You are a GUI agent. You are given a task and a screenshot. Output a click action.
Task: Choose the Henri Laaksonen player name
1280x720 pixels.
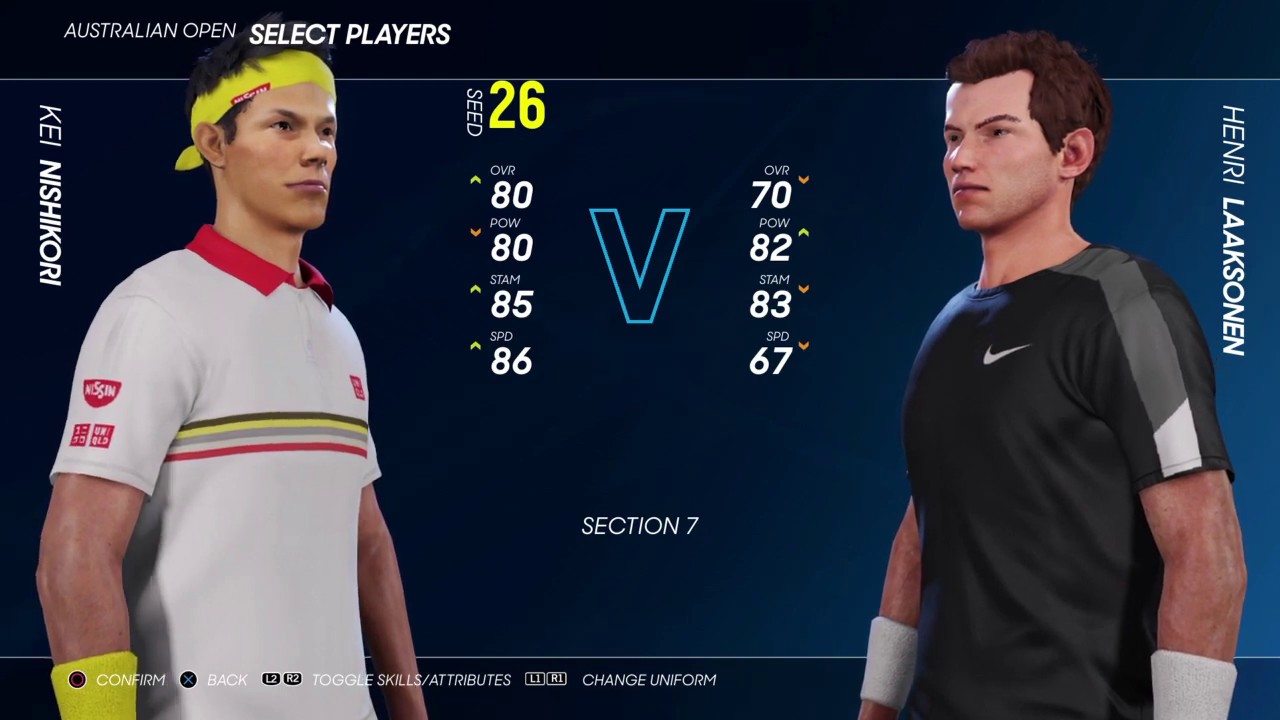click(x=1233, y=230)
